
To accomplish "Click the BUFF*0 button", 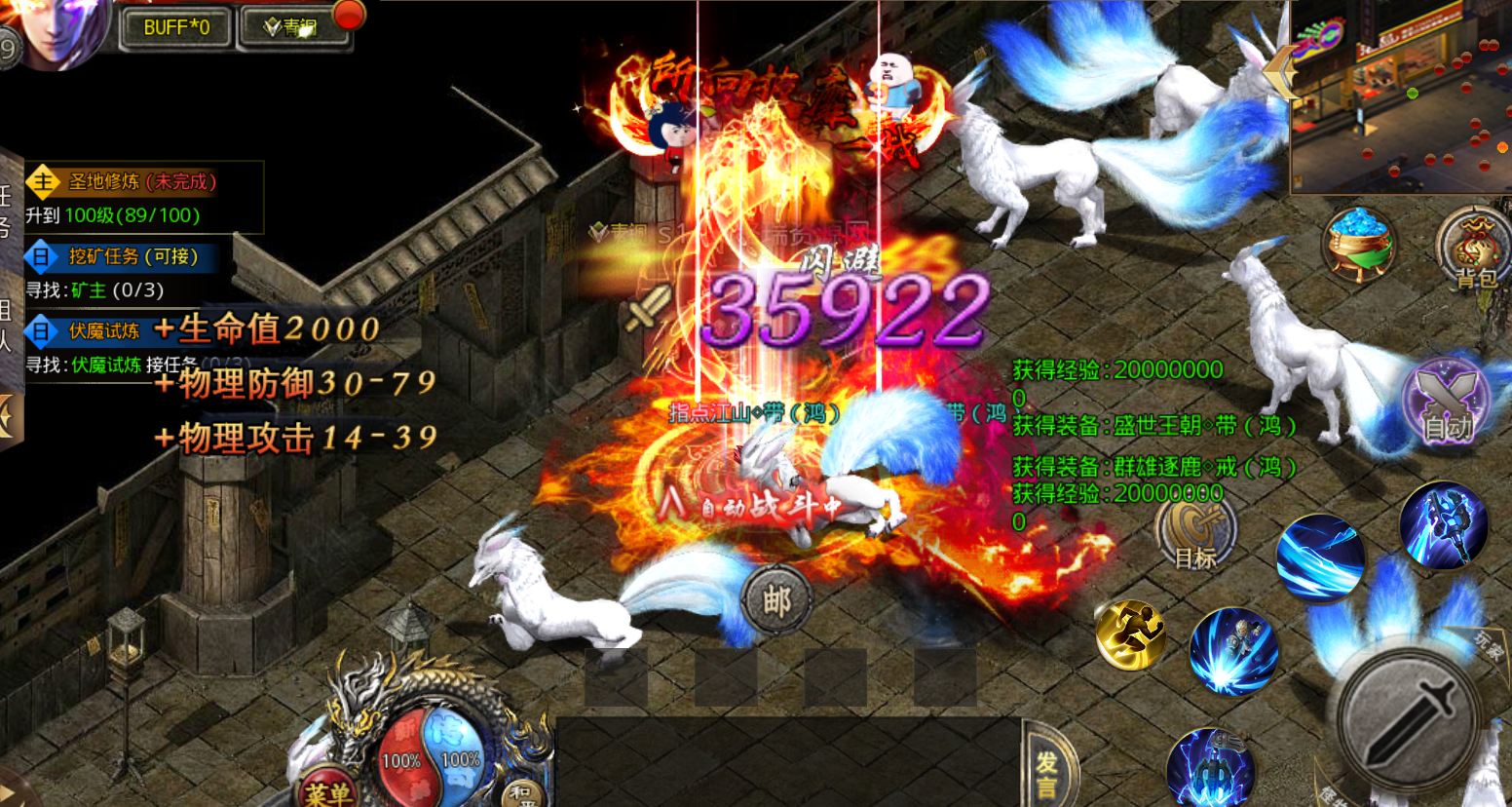I will [x=176, y=27].
